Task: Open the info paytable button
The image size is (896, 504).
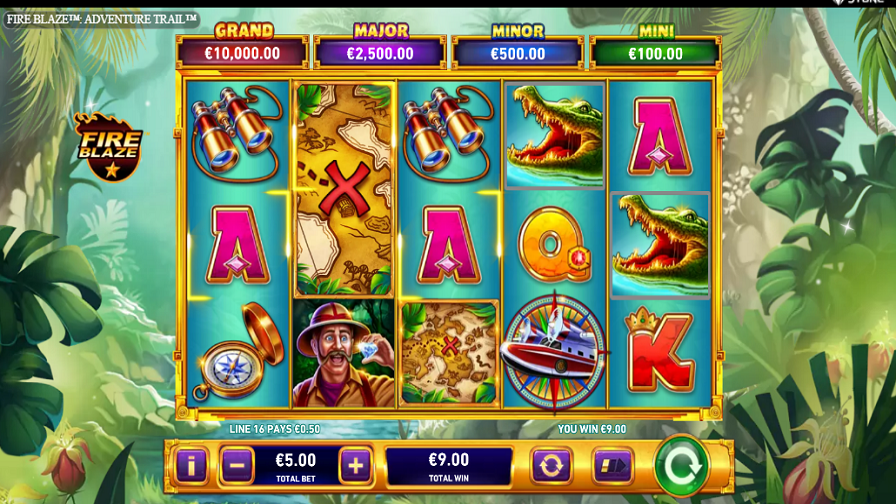Action: [x=191, y=465]
